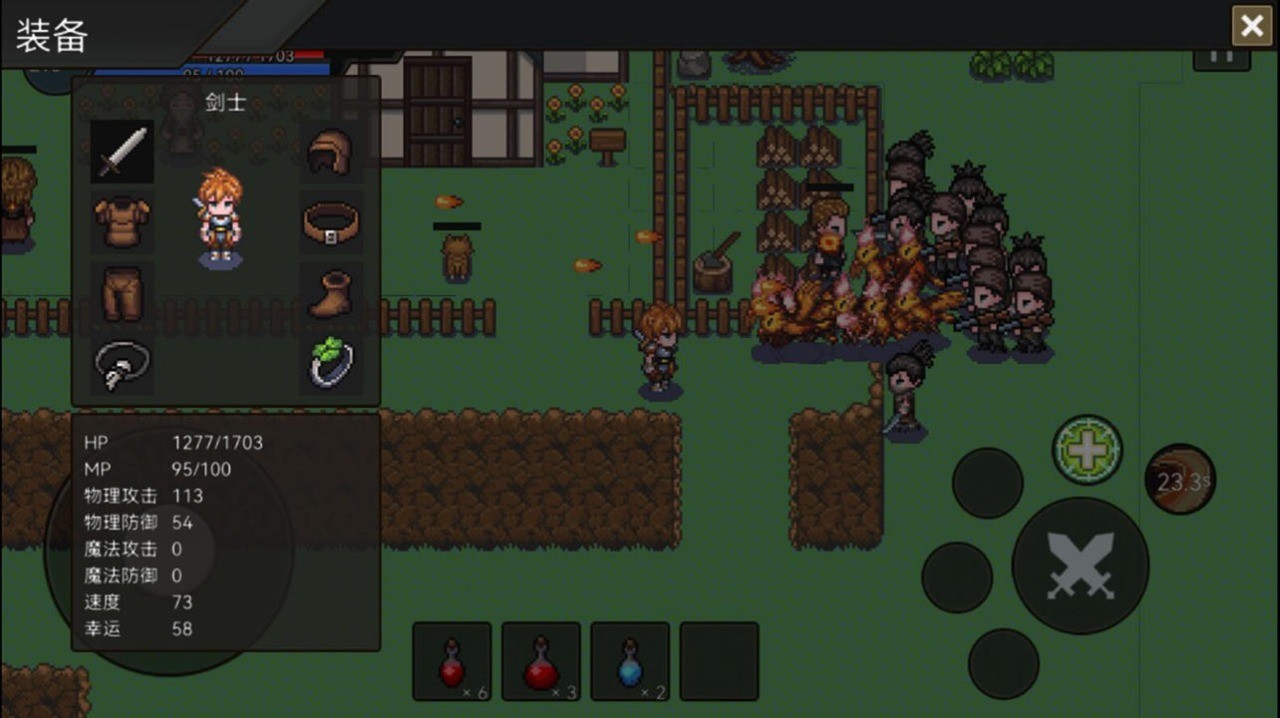Viewport: 1280px width, 718px height.
Task: Select the green clover ring slot
Action: pos(331,364)
